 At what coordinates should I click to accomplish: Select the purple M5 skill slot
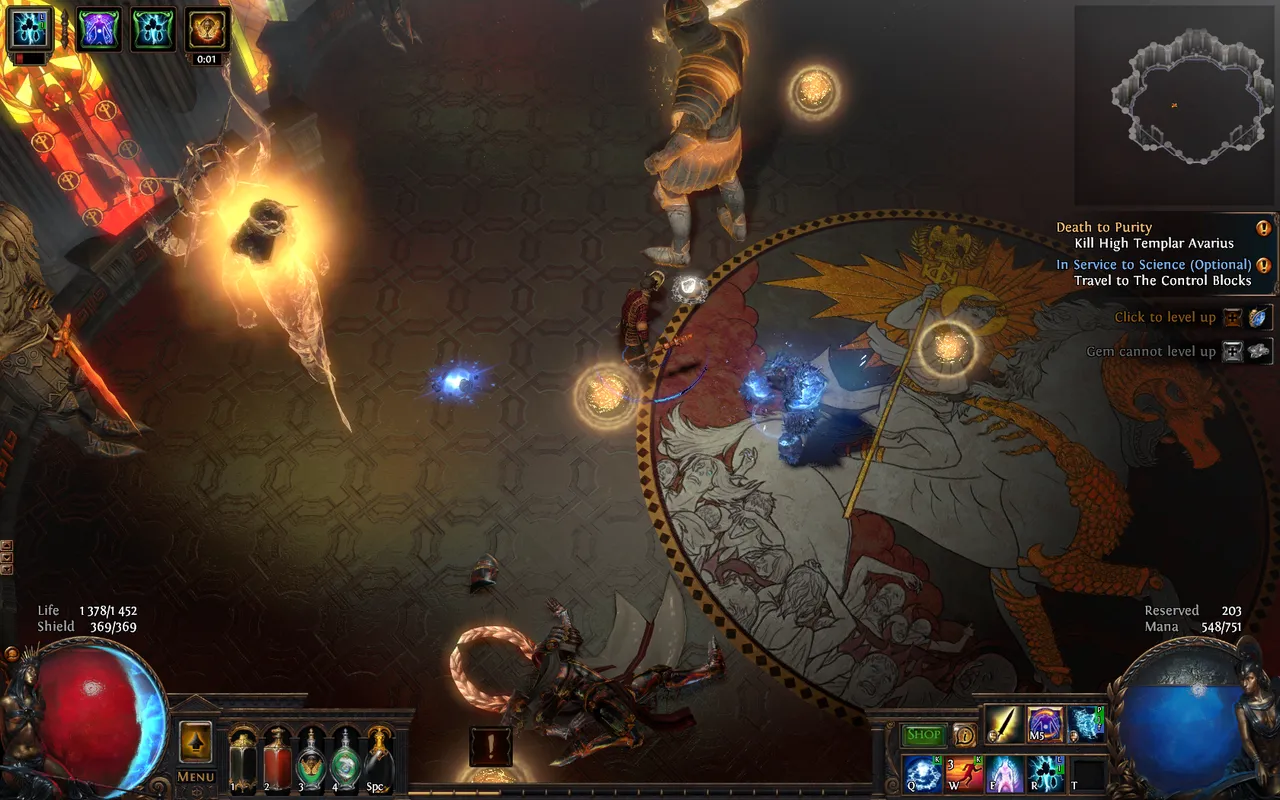click(1045, 724)
